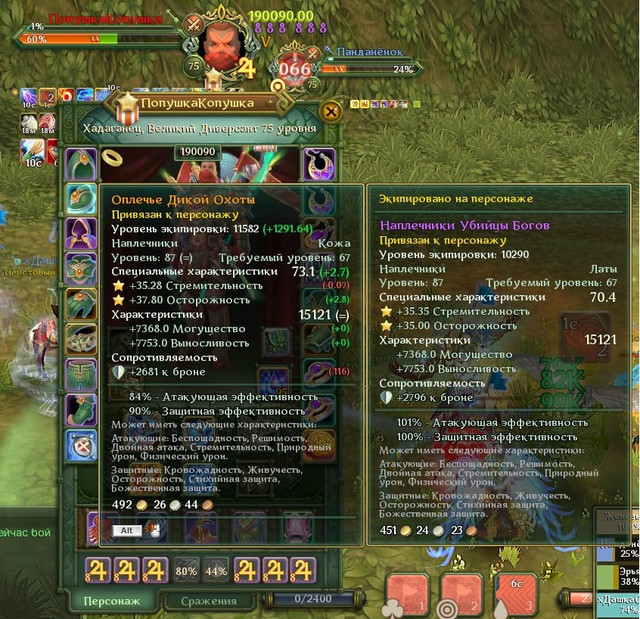
Task: Select the green shoulder armor equipment slot
Action: tap(81, 197)
